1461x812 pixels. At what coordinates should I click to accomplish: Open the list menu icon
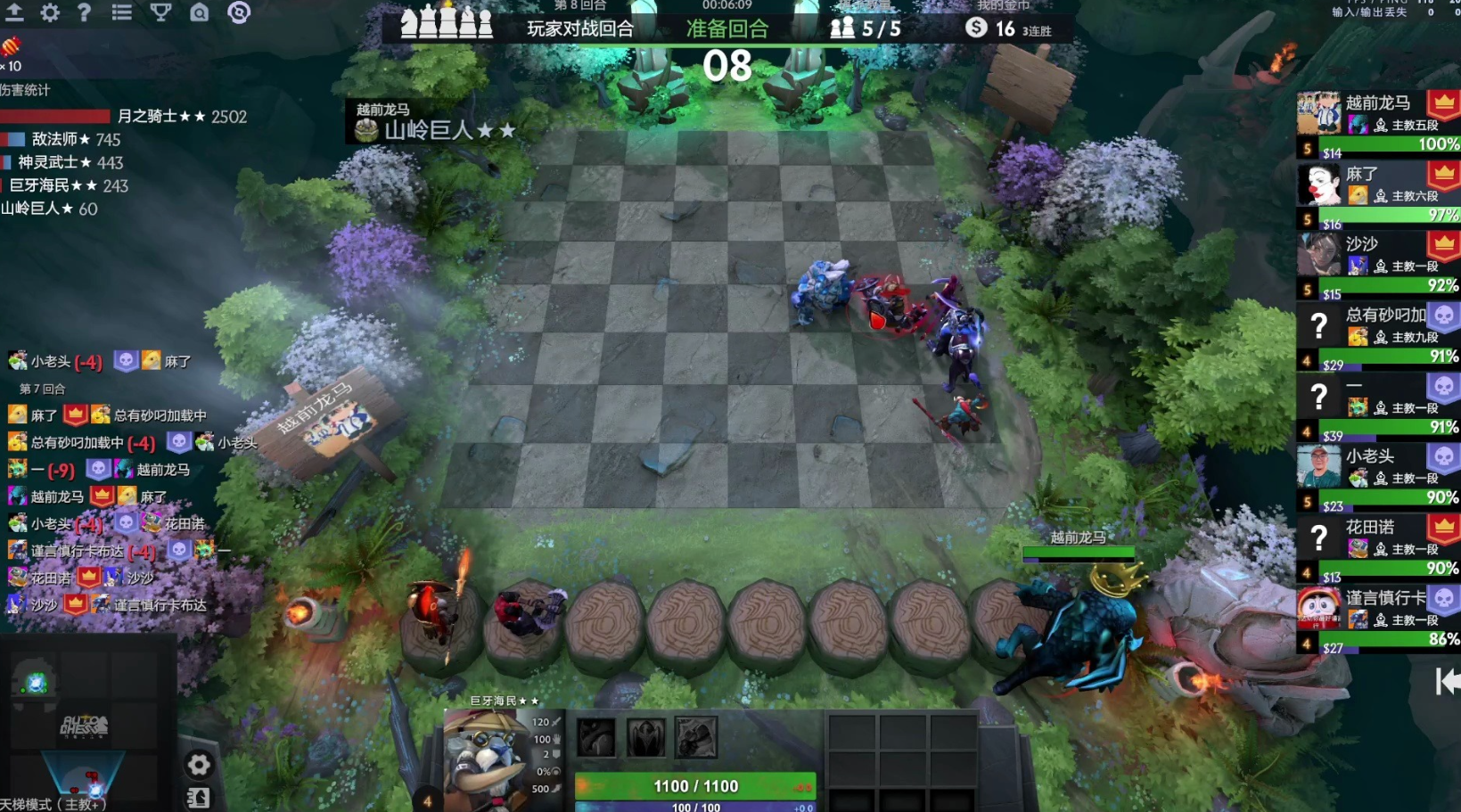click(121, 12)
